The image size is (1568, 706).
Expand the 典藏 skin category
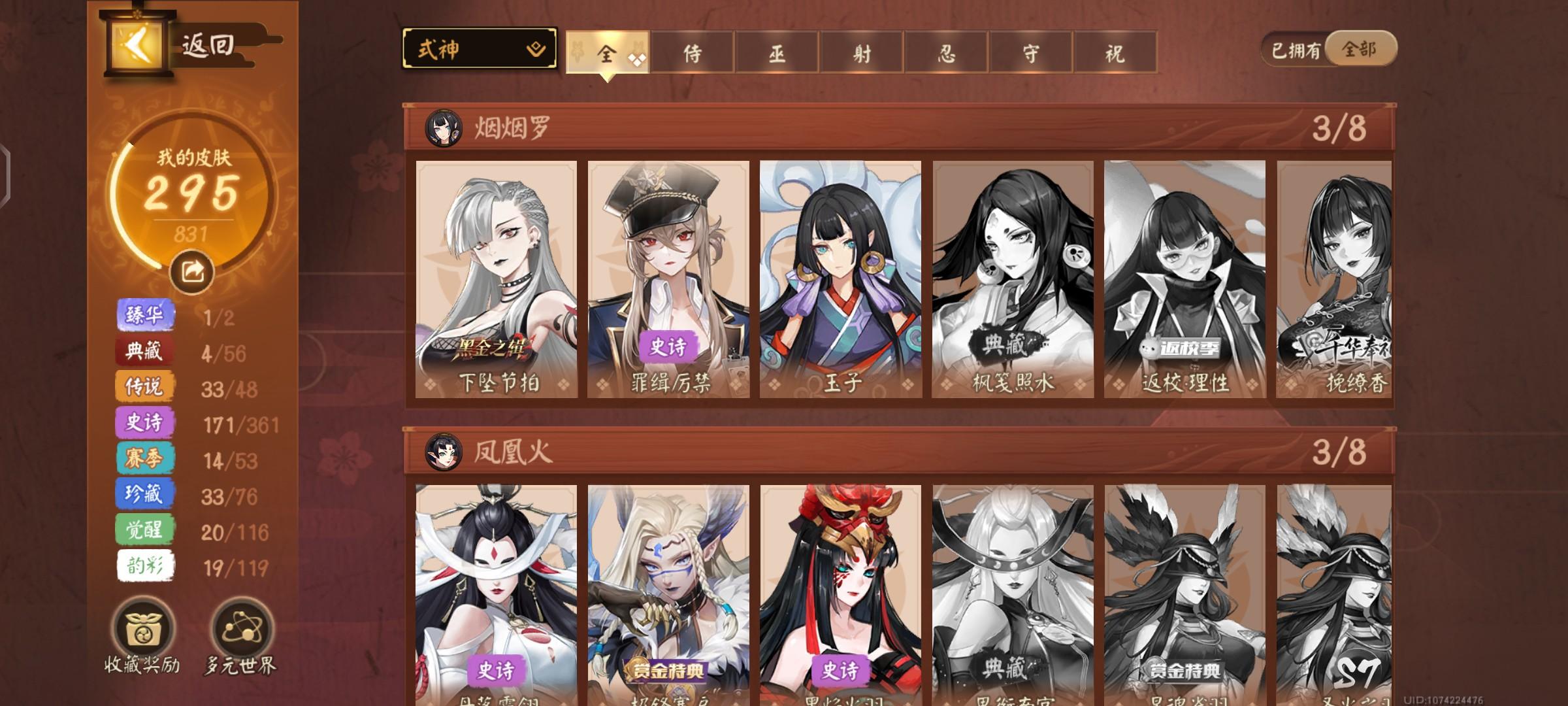coord(145,351)
